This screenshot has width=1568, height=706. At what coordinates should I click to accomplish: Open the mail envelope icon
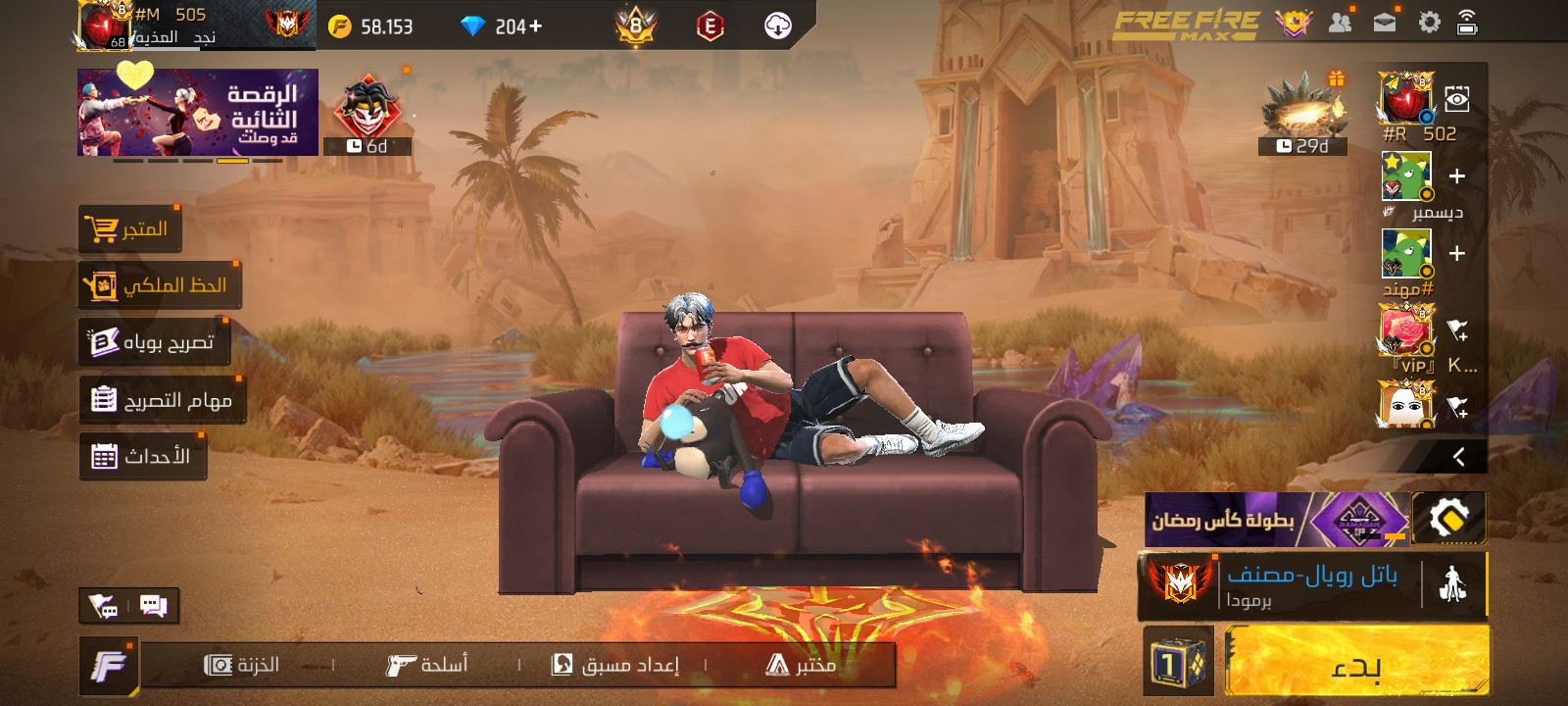1385,23
